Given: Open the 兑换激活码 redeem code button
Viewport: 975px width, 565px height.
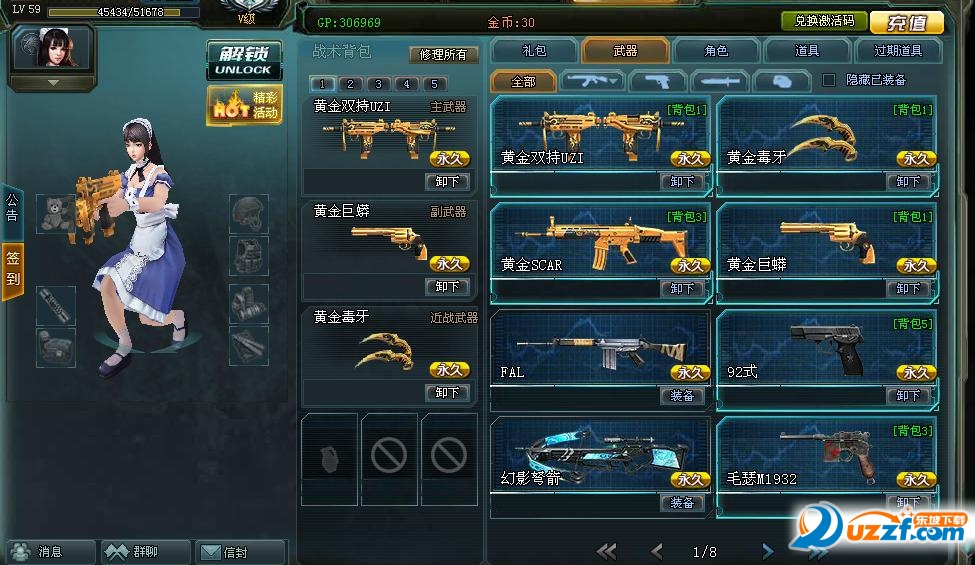Looking at the screenshot, I should 823,21.
